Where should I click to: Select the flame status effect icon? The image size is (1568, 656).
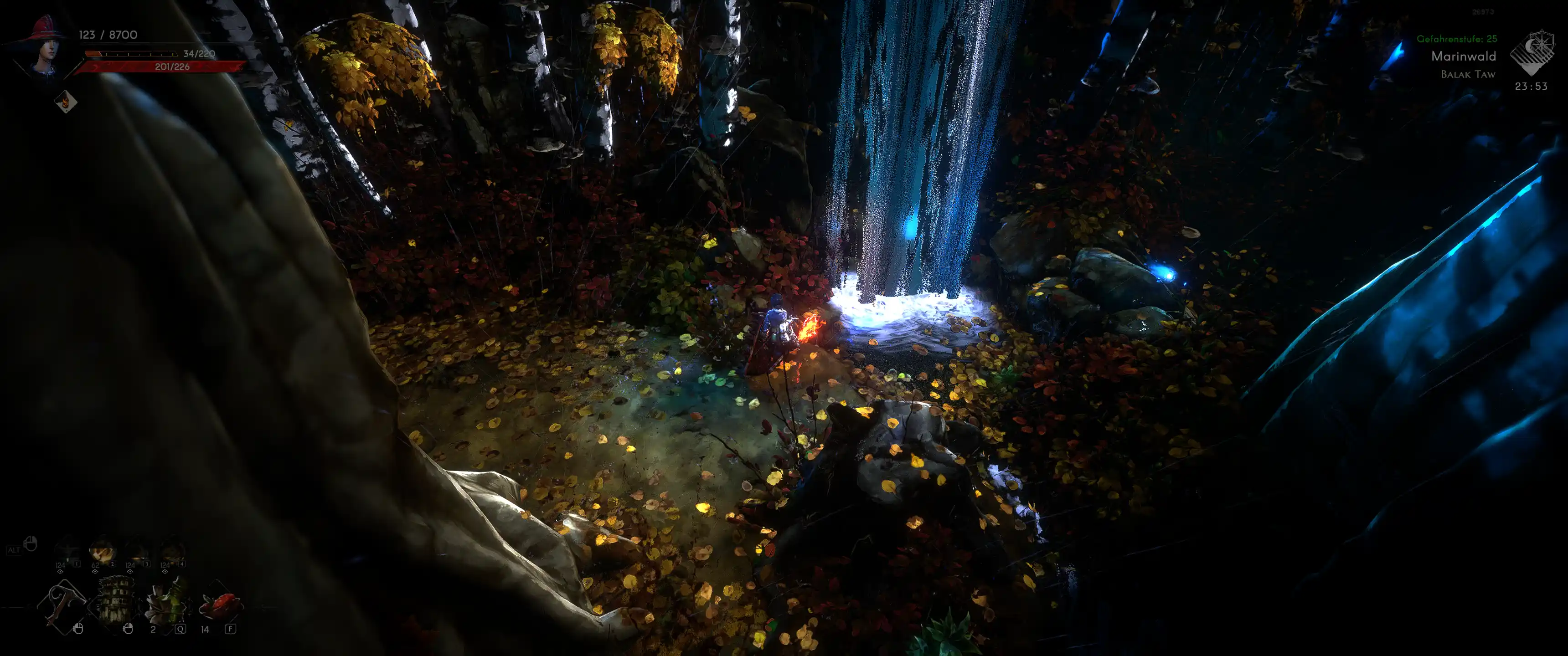click(x=66, y=102)
